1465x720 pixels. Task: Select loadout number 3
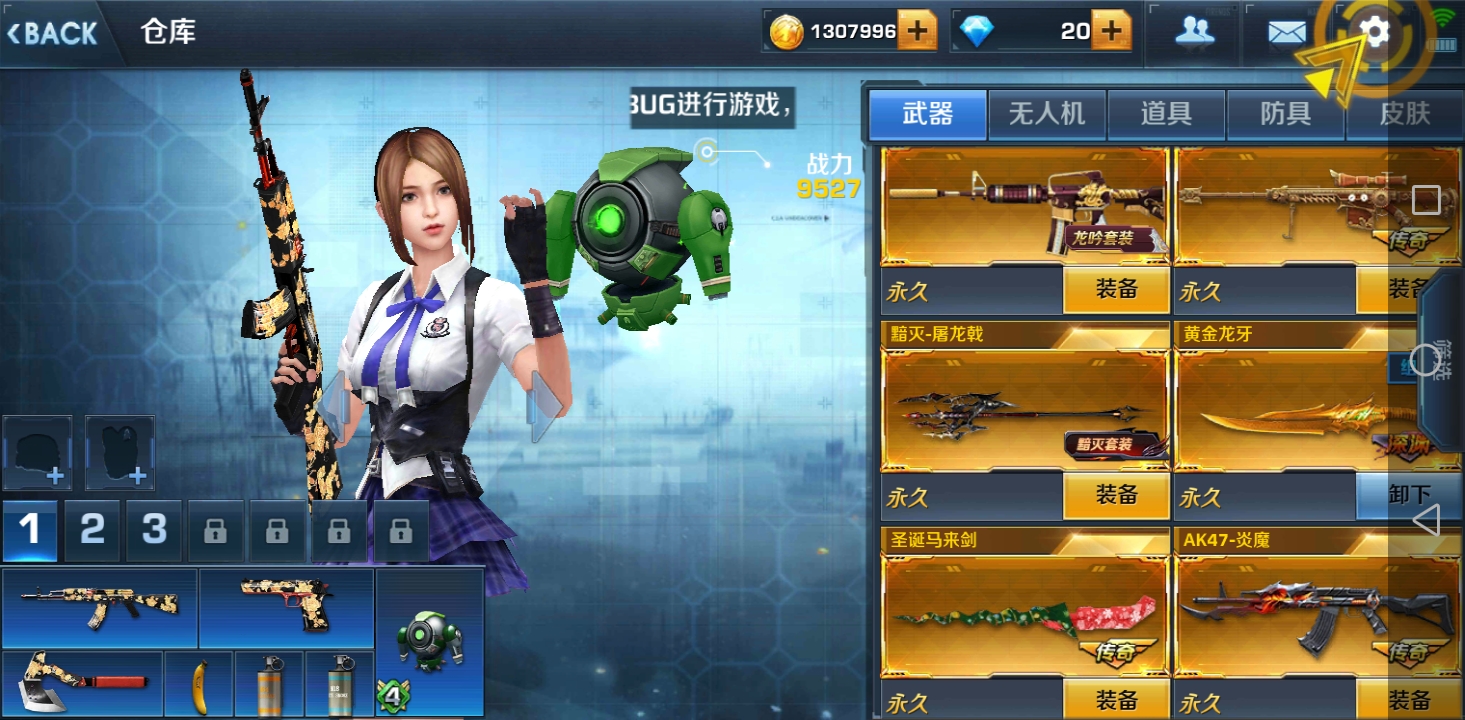[x=153, y=529]
